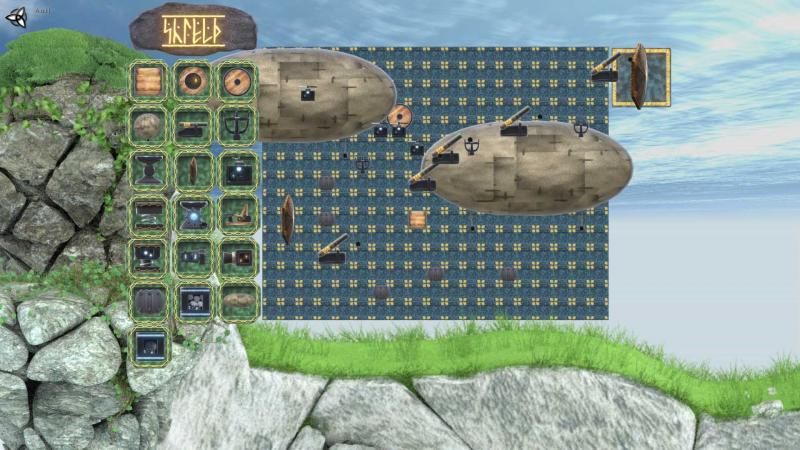Select the black double-door part
This screenshot has width=800, height=450.
point(149,301)
